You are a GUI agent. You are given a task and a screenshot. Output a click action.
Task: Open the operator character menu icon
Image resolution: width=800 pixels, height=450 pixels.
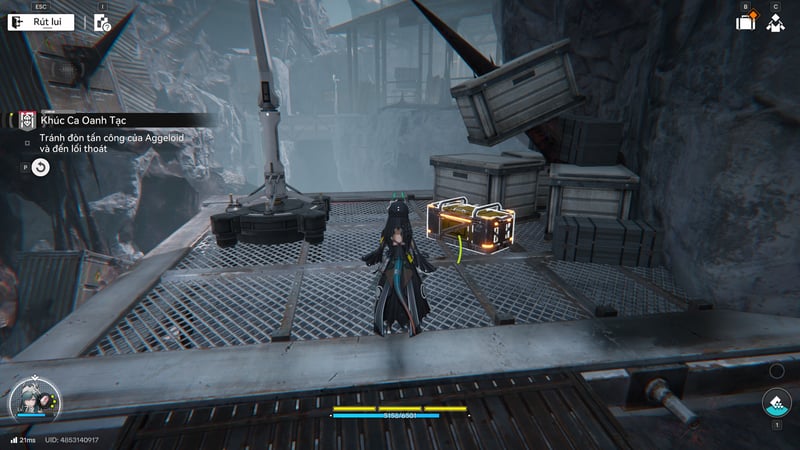(x=774, y=22)
